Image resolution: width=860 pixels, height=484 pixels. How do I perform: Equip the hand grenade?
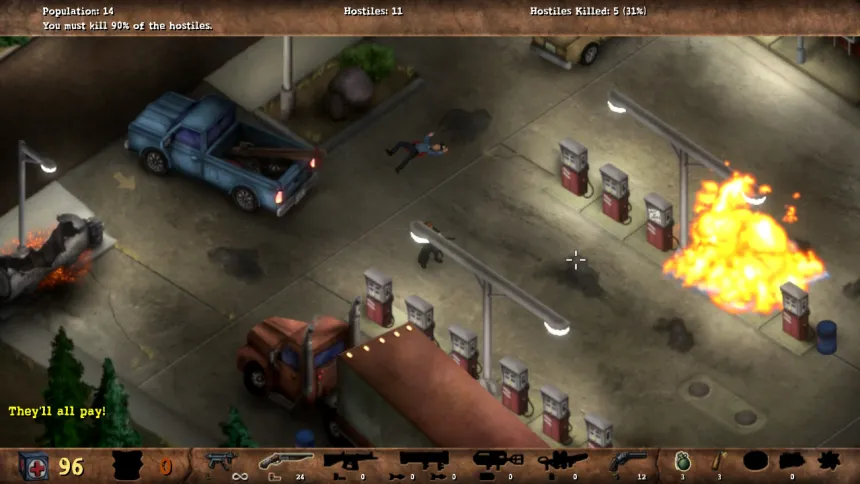point(682,461)
